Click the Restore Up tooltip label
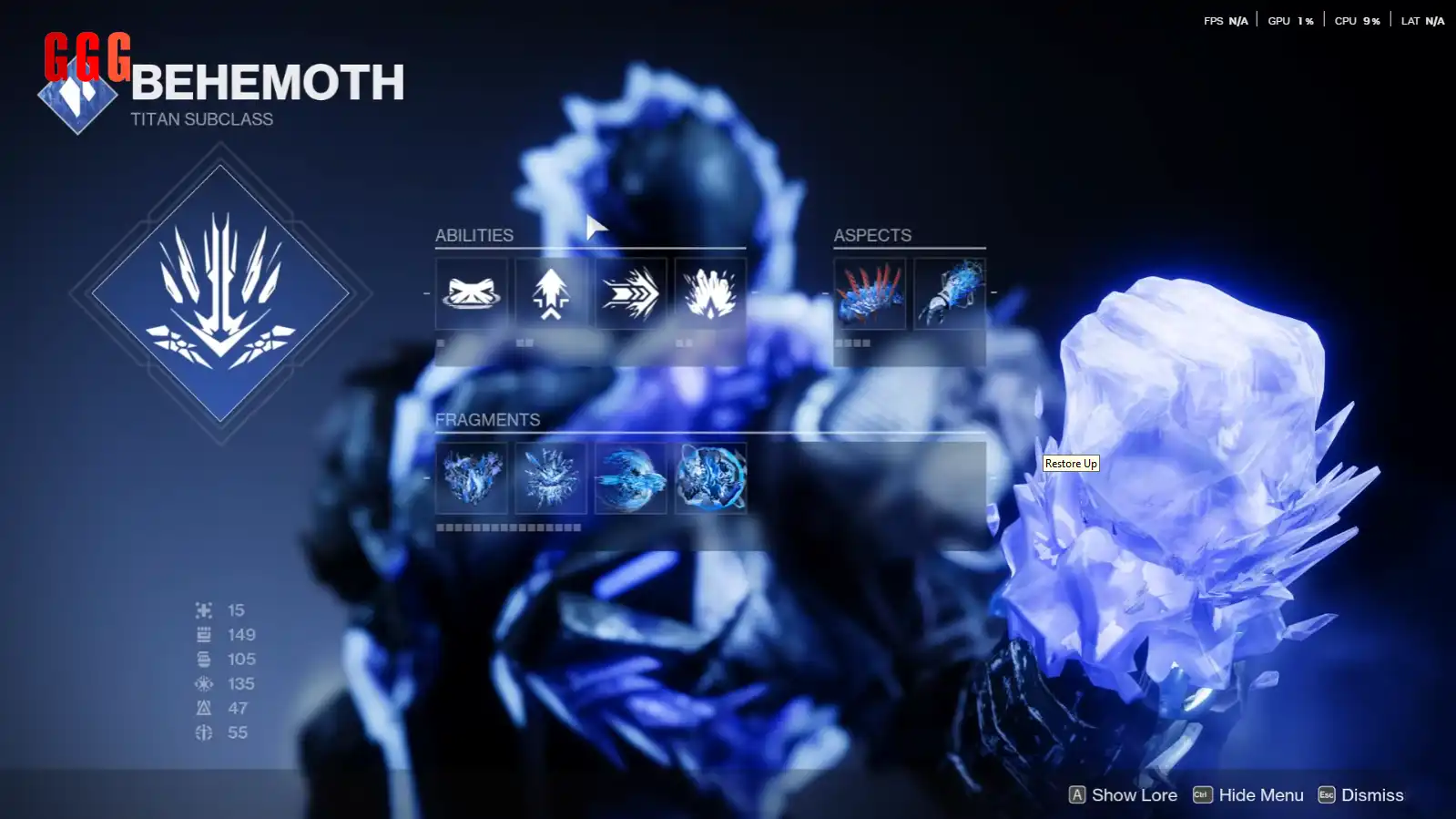This screenshot has width=1456, height=819. 1071,463
